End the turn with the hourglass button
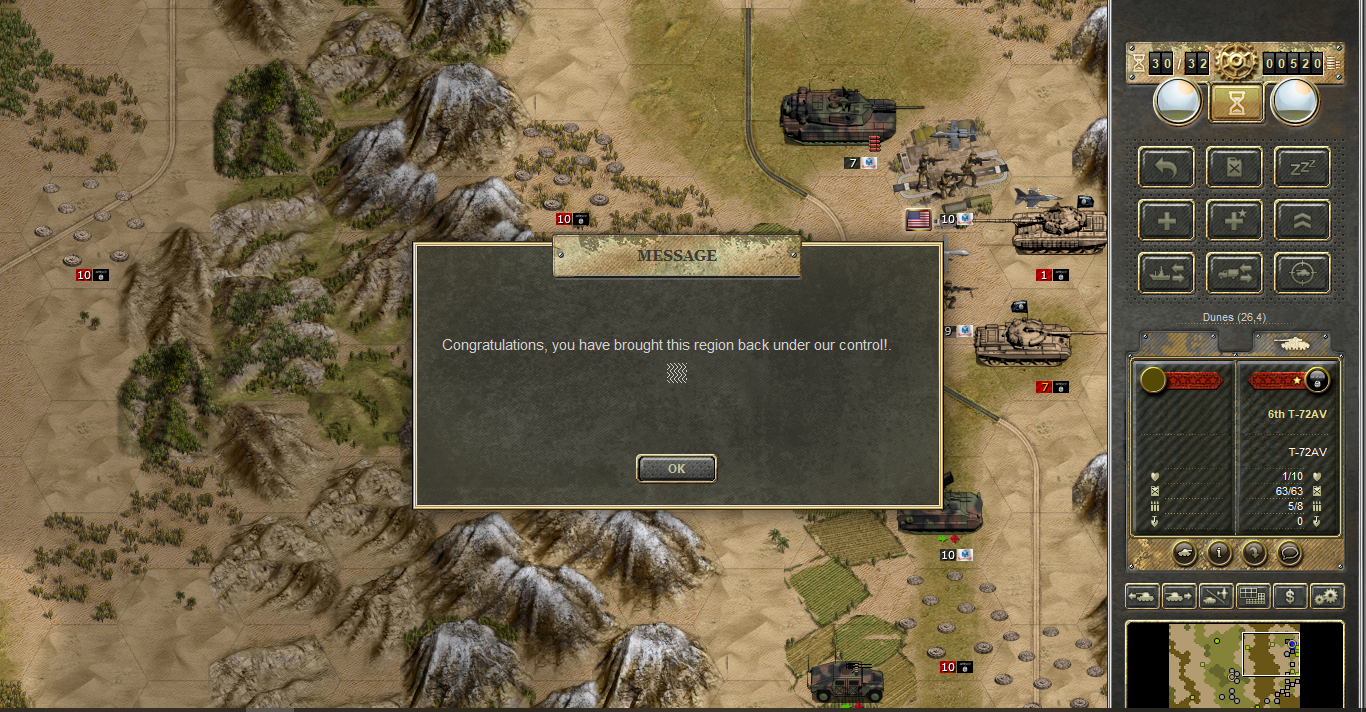This screenshot has height=712, width=1366. click(x=1236, y=102)
